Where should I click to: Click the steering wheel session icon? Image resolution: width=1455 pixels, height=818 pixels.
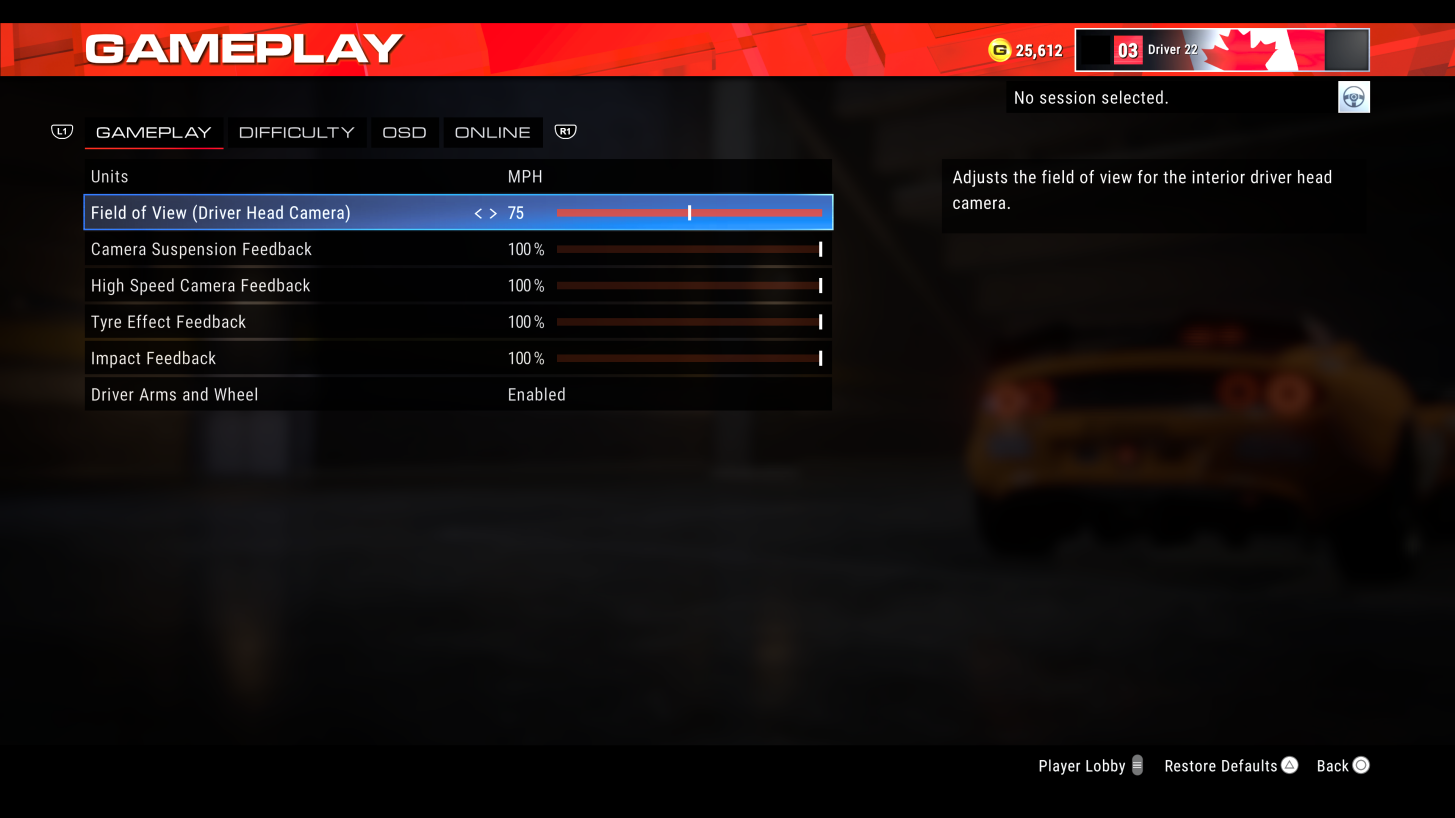click(x=1353, y=96)
